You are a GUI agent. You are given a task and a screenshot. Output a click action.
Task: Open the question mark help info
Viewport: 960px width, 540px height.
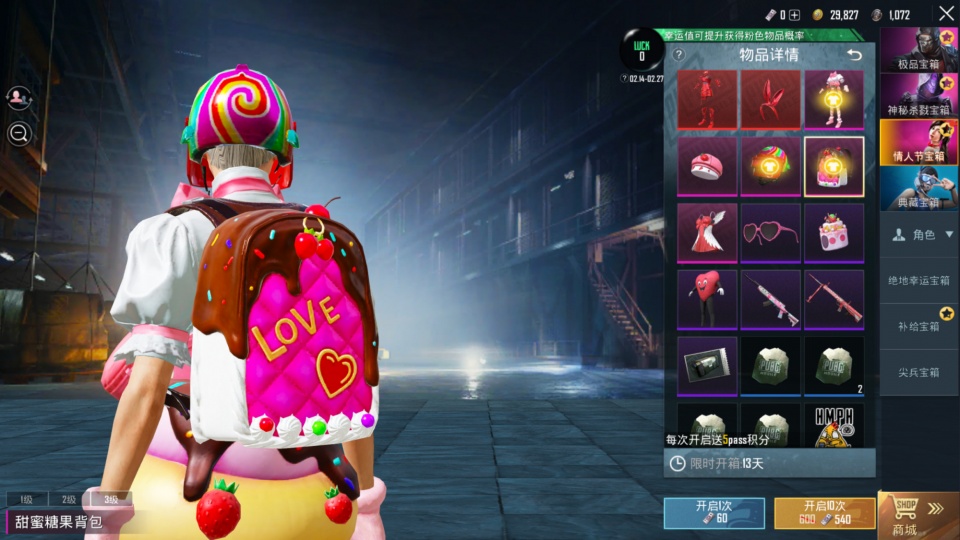click(x=678, y=55)
